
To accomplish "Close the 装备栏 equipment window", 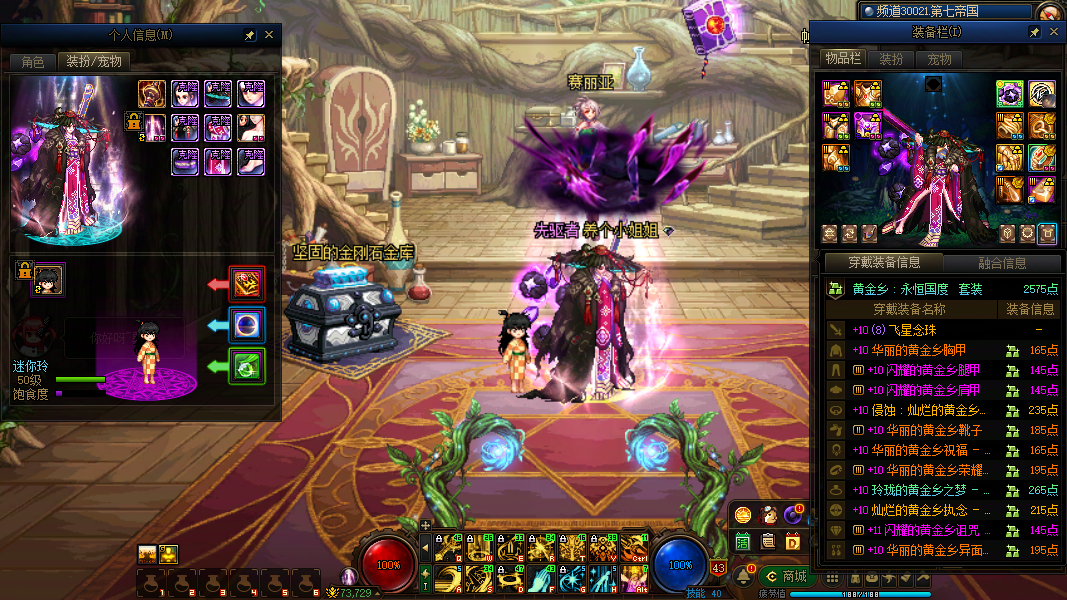I will point(1053,32).
